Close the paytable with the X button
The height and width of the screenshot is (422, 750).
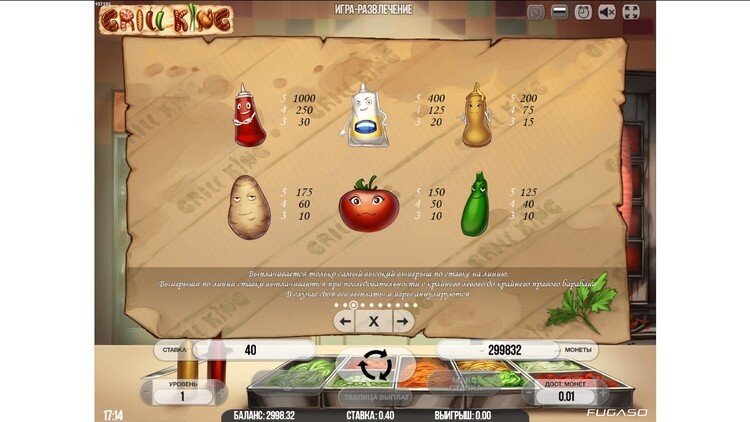click(374, 321)
